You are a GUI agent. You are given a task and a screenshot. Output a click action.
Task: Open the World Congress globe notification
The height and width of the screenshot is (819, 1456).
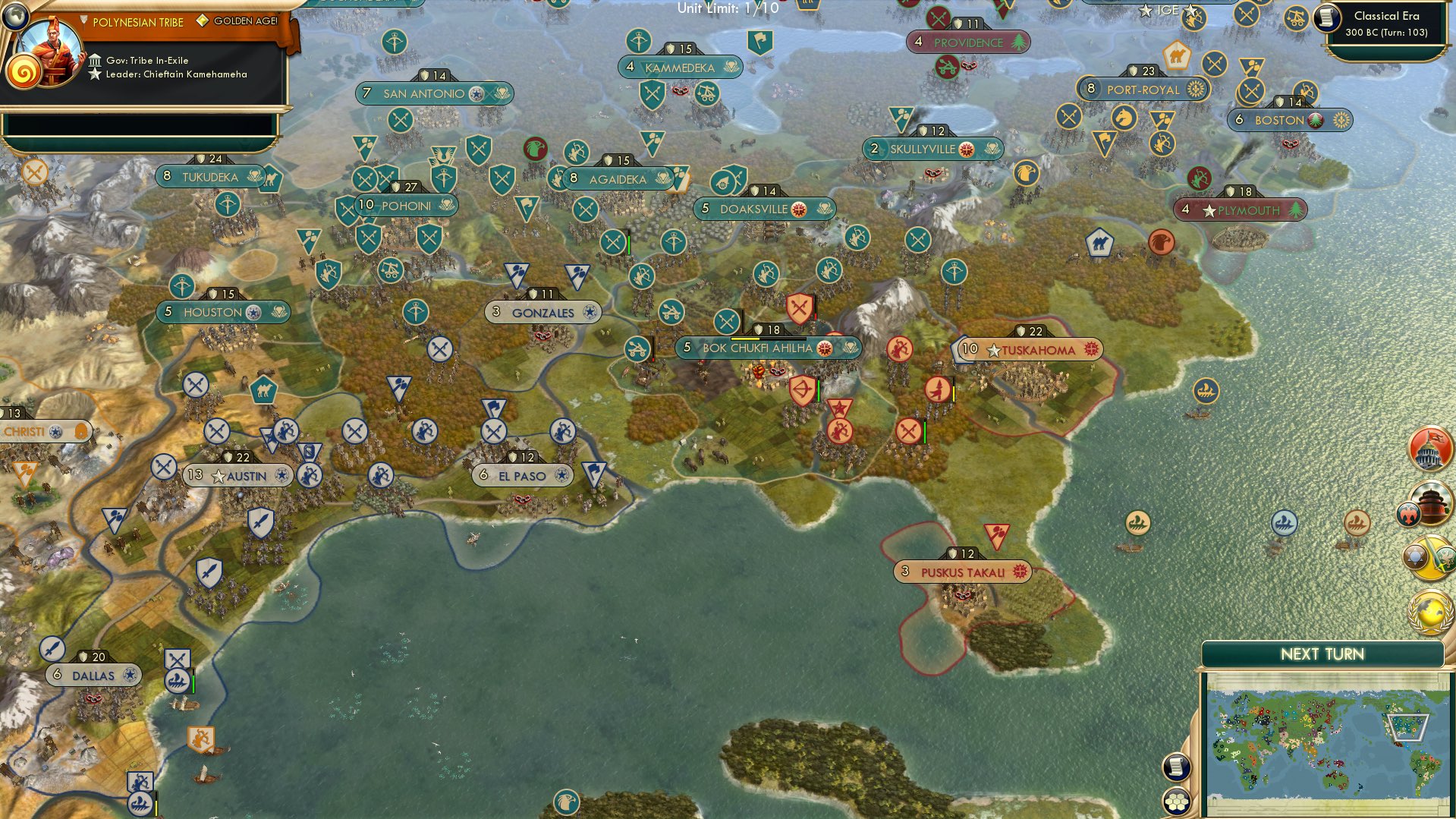(1429, 610)
